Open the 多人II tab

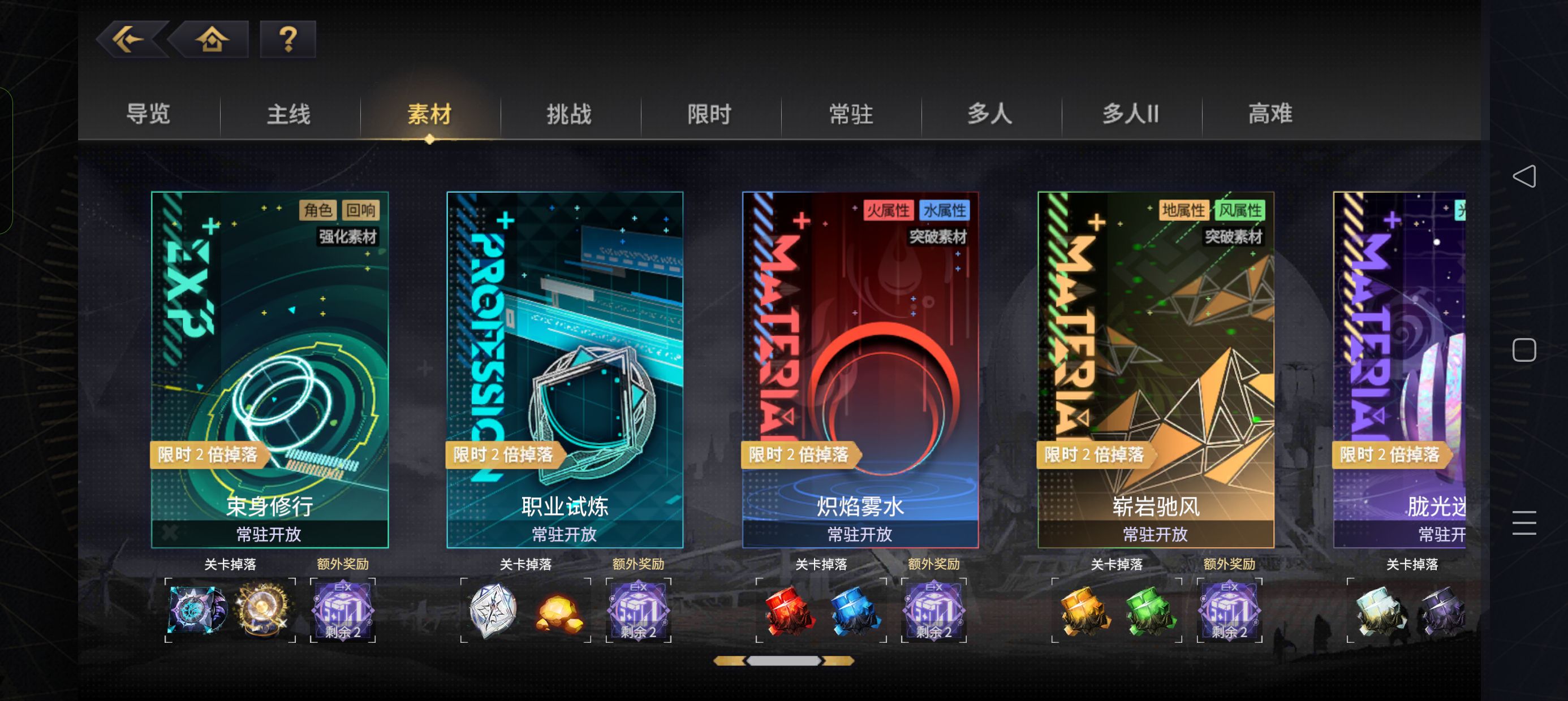pos(1130,114)
